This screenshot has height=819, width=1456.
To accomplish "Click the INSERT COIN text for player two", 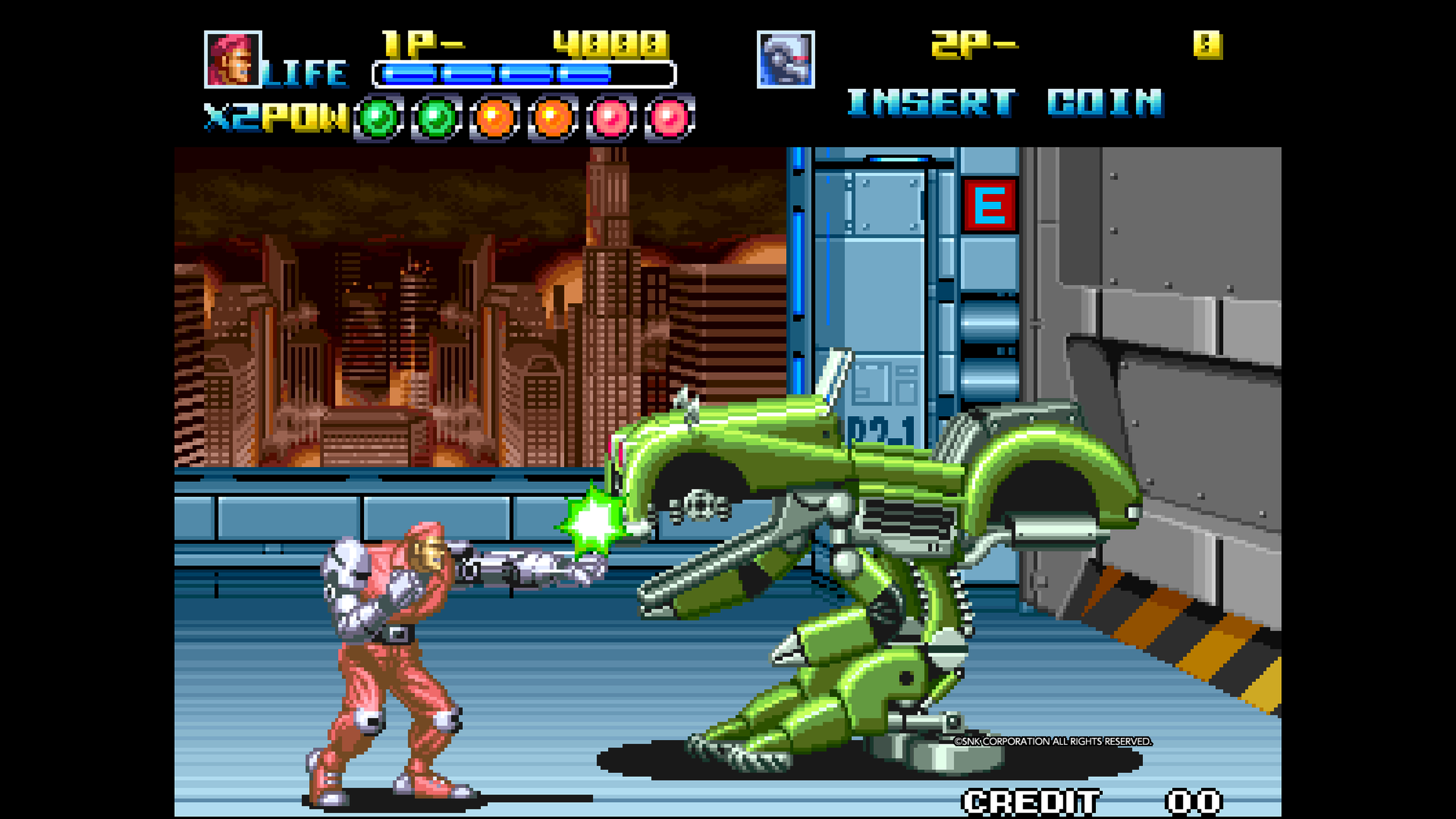I will [1004, 103].
